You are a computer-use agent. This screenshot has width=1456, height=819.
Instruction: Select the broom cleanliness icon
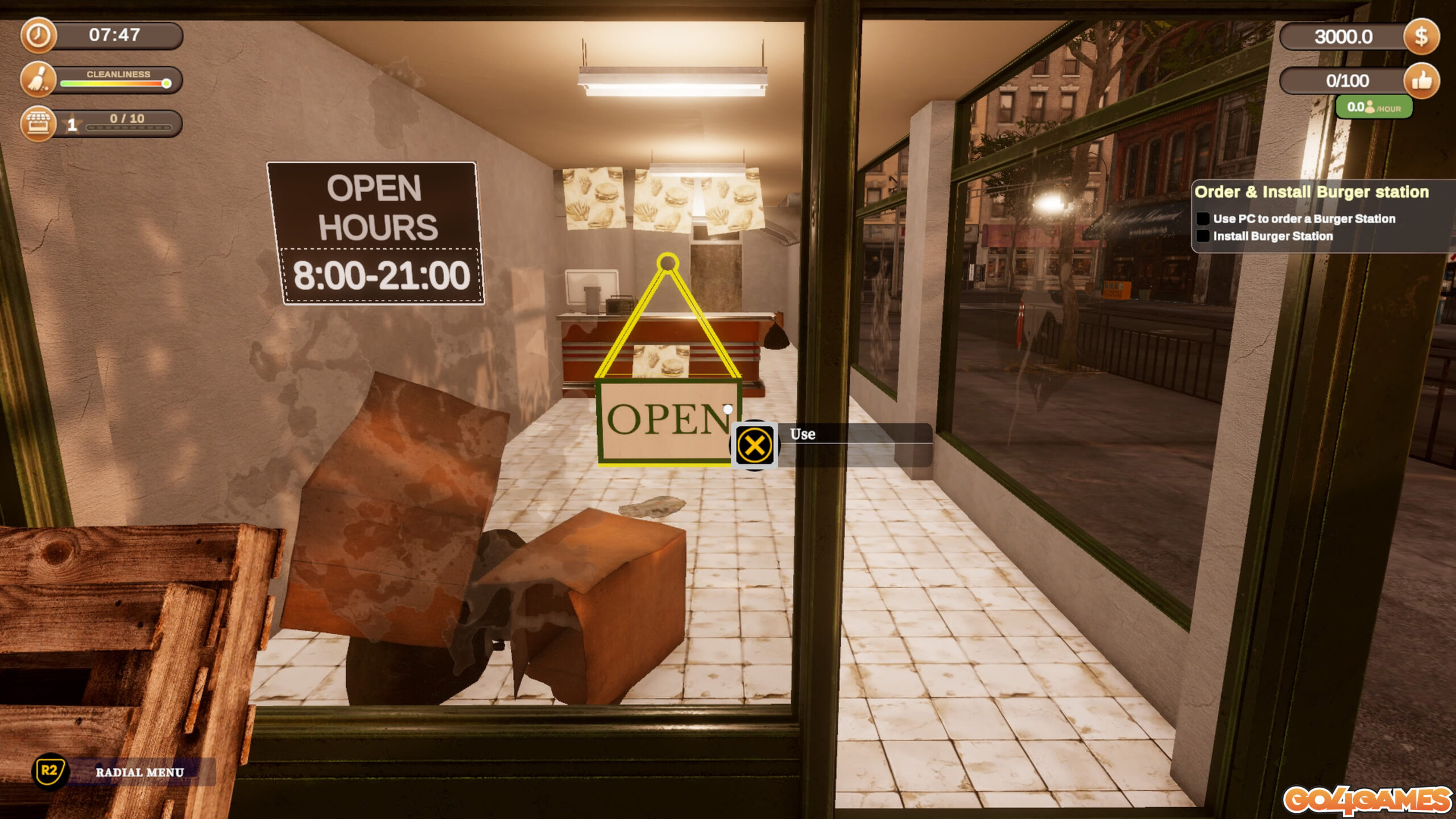coord(38,80)
